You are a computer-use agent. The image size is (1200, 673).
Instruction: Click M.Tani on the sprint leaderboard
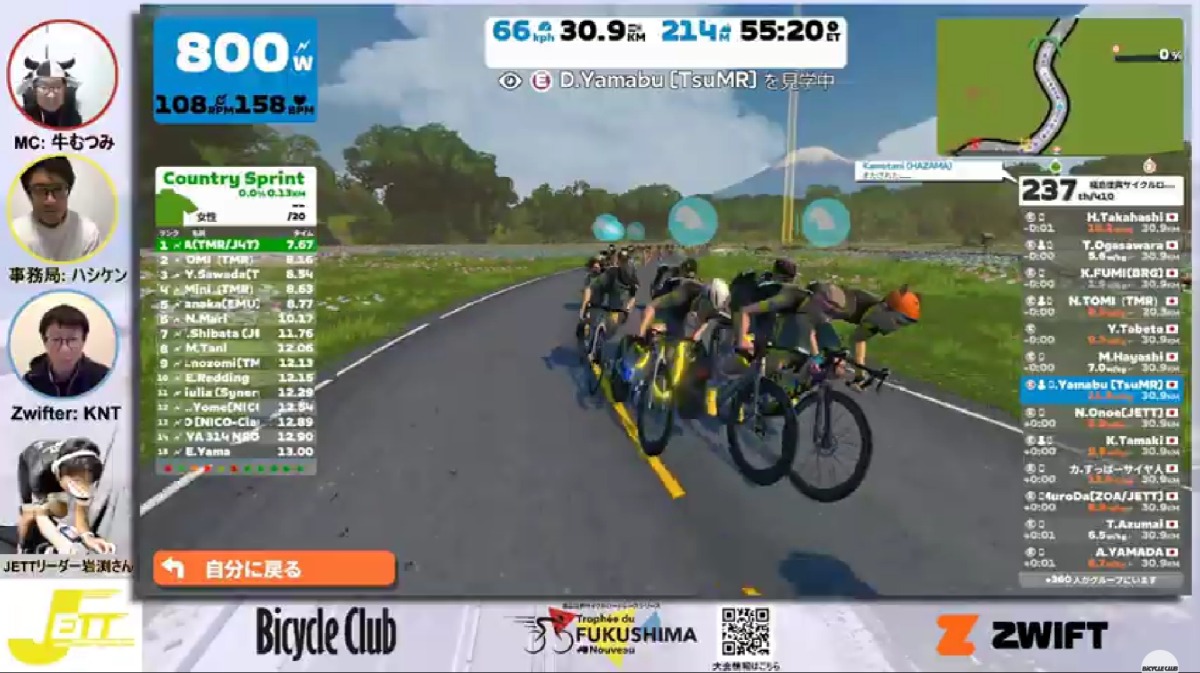tap(236, 348)
